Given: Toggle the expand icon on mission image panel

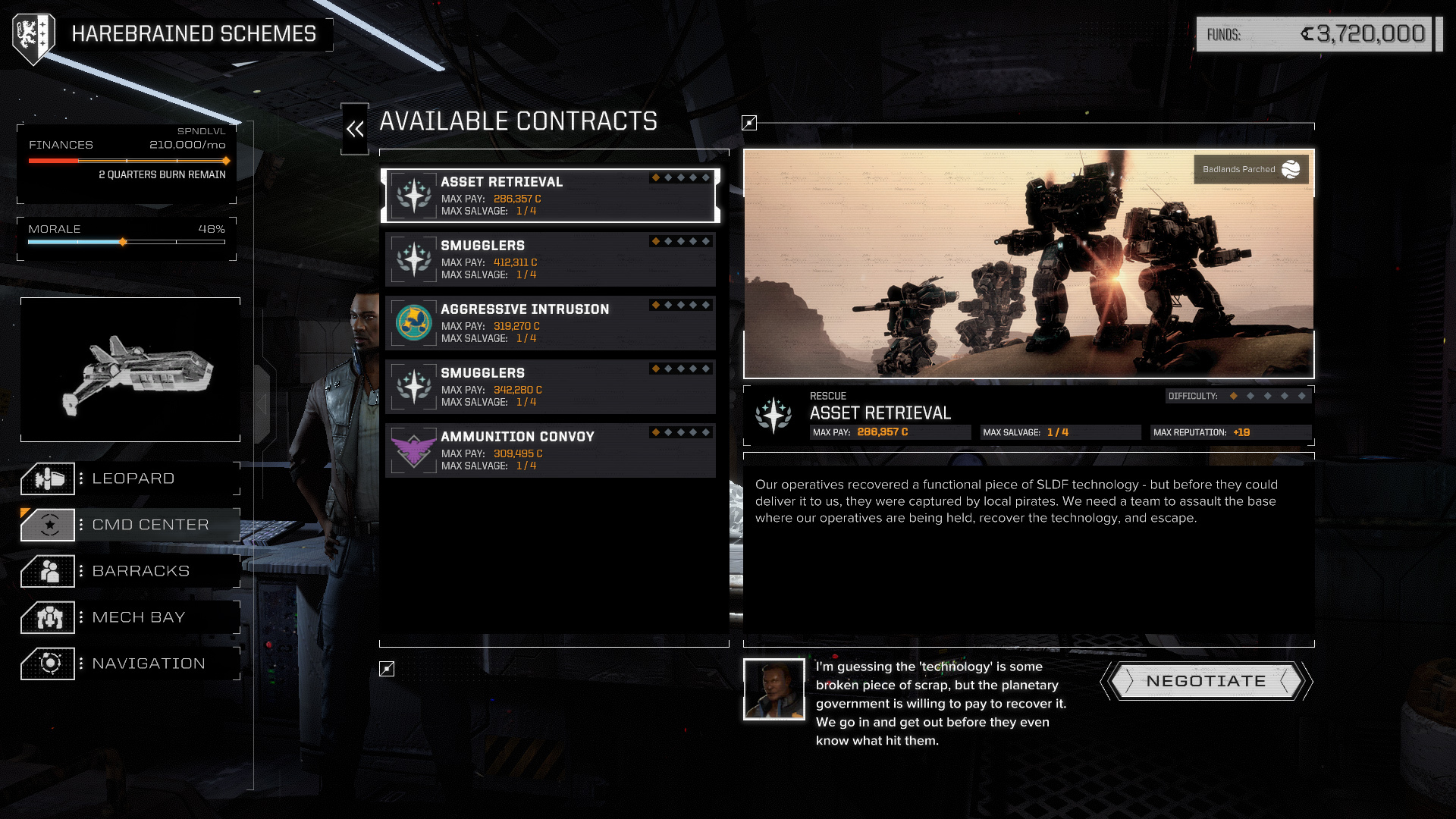Looking at the screenshot, I should click(x=749, y=121).
